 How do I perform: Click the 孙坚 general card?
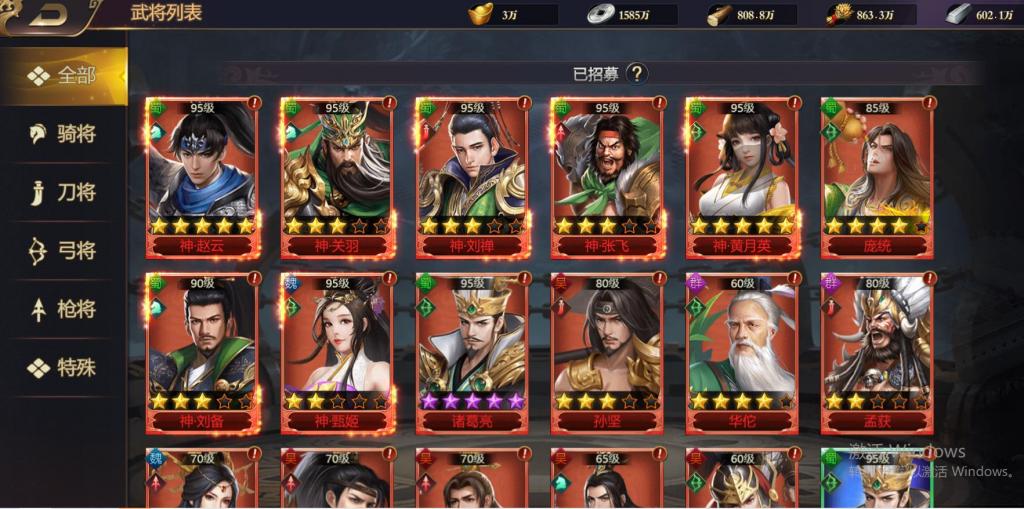[607, 352]
